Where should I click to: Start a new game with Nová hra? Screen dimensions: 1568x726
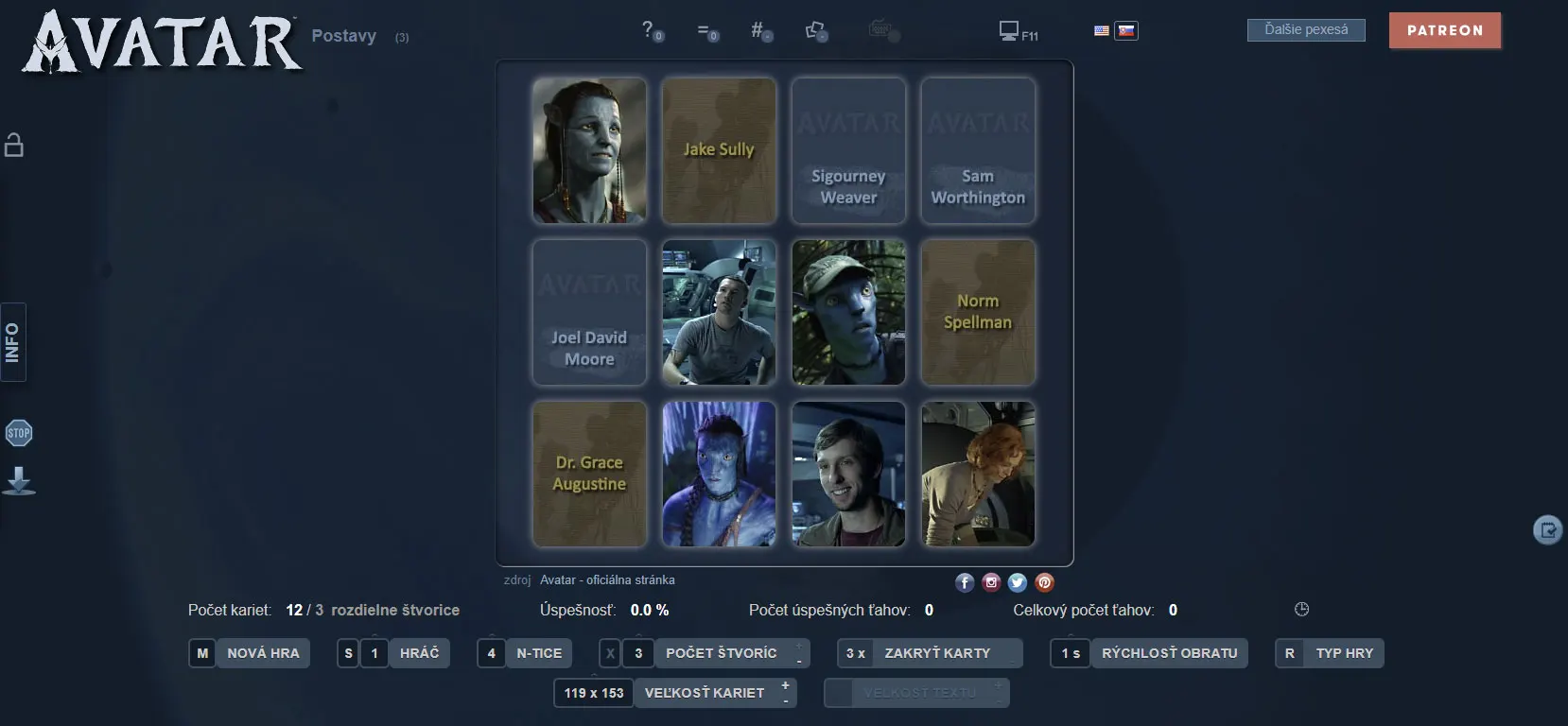tap(262, 653)
